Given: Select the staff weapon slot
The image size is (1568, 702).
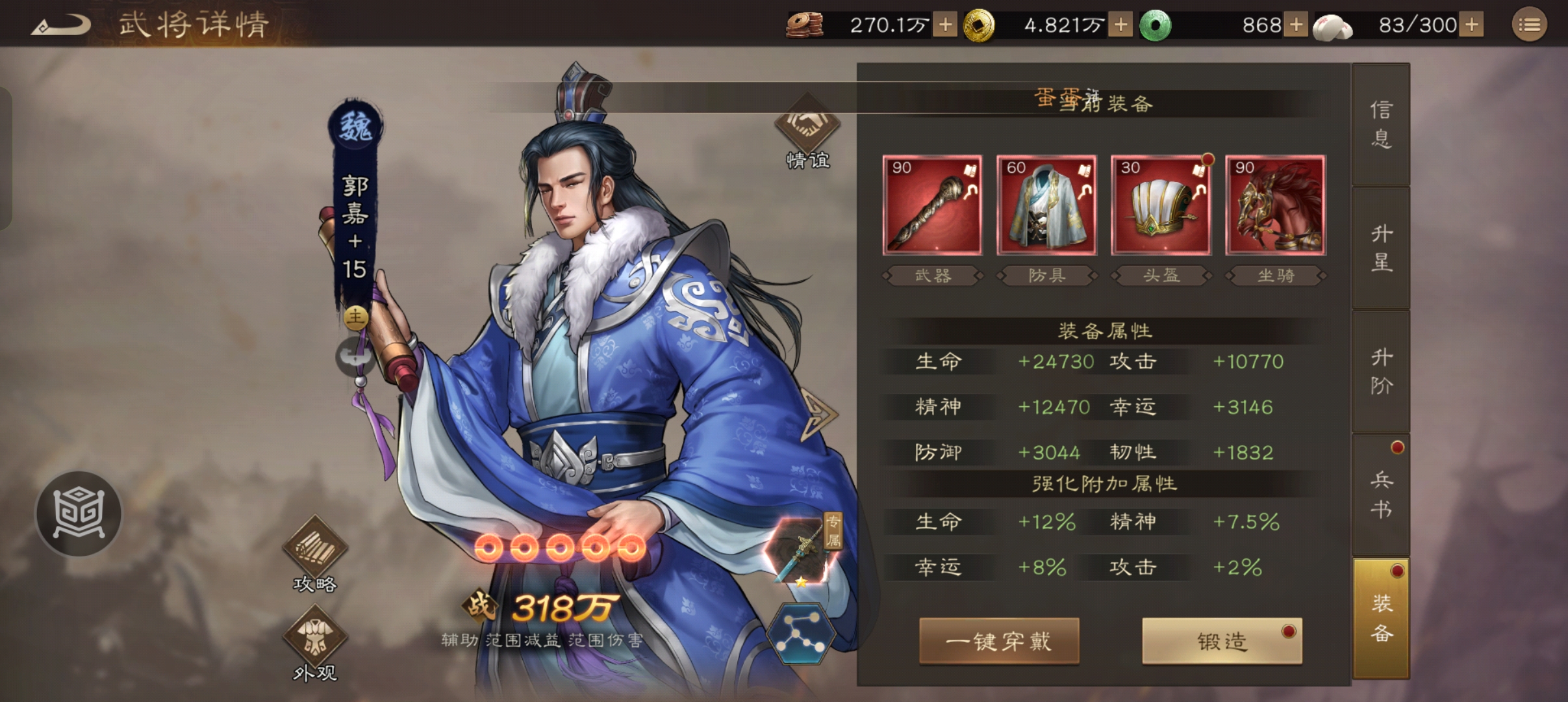Looking at the screenshot, I should (x=932, y=205).
